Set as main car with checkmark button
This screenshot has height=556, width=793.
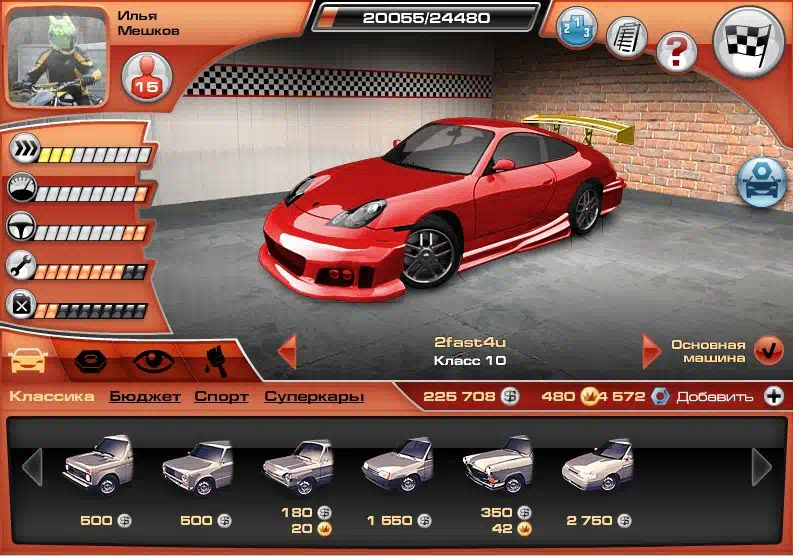point(768,351)
